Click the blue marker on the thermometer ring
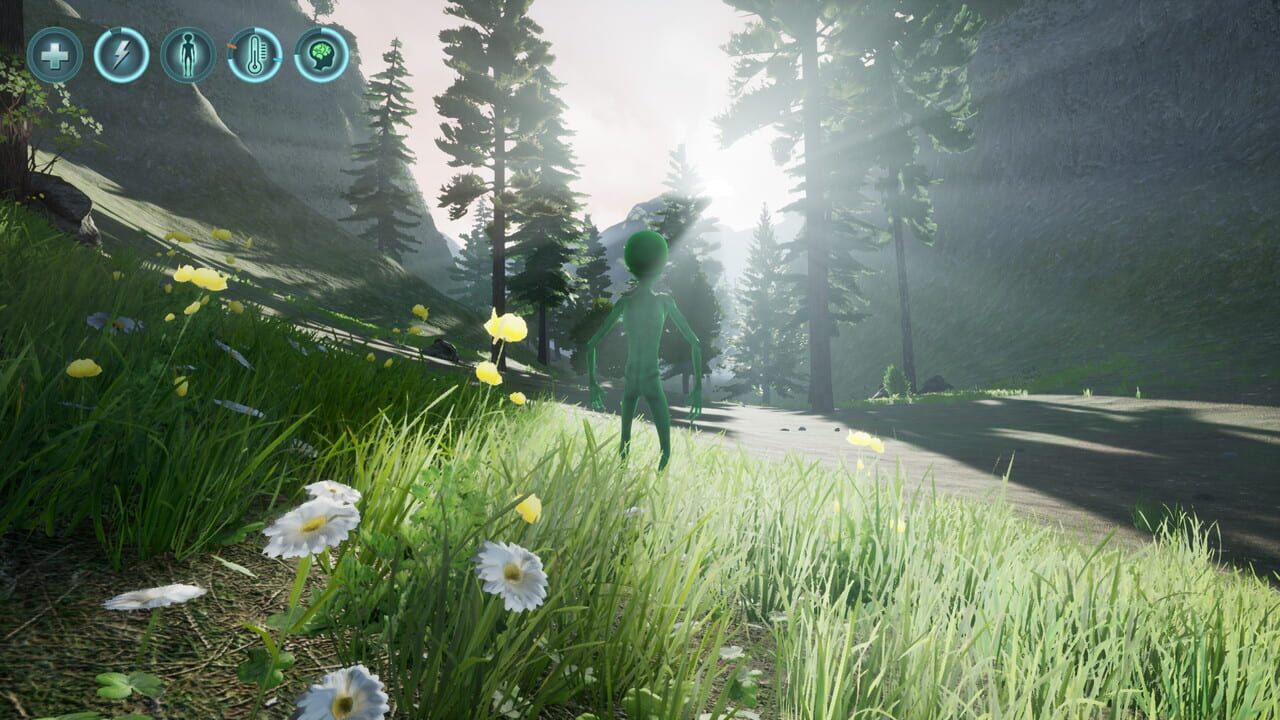The height and width of the screenshot is (720, 1280). [277, 60]
